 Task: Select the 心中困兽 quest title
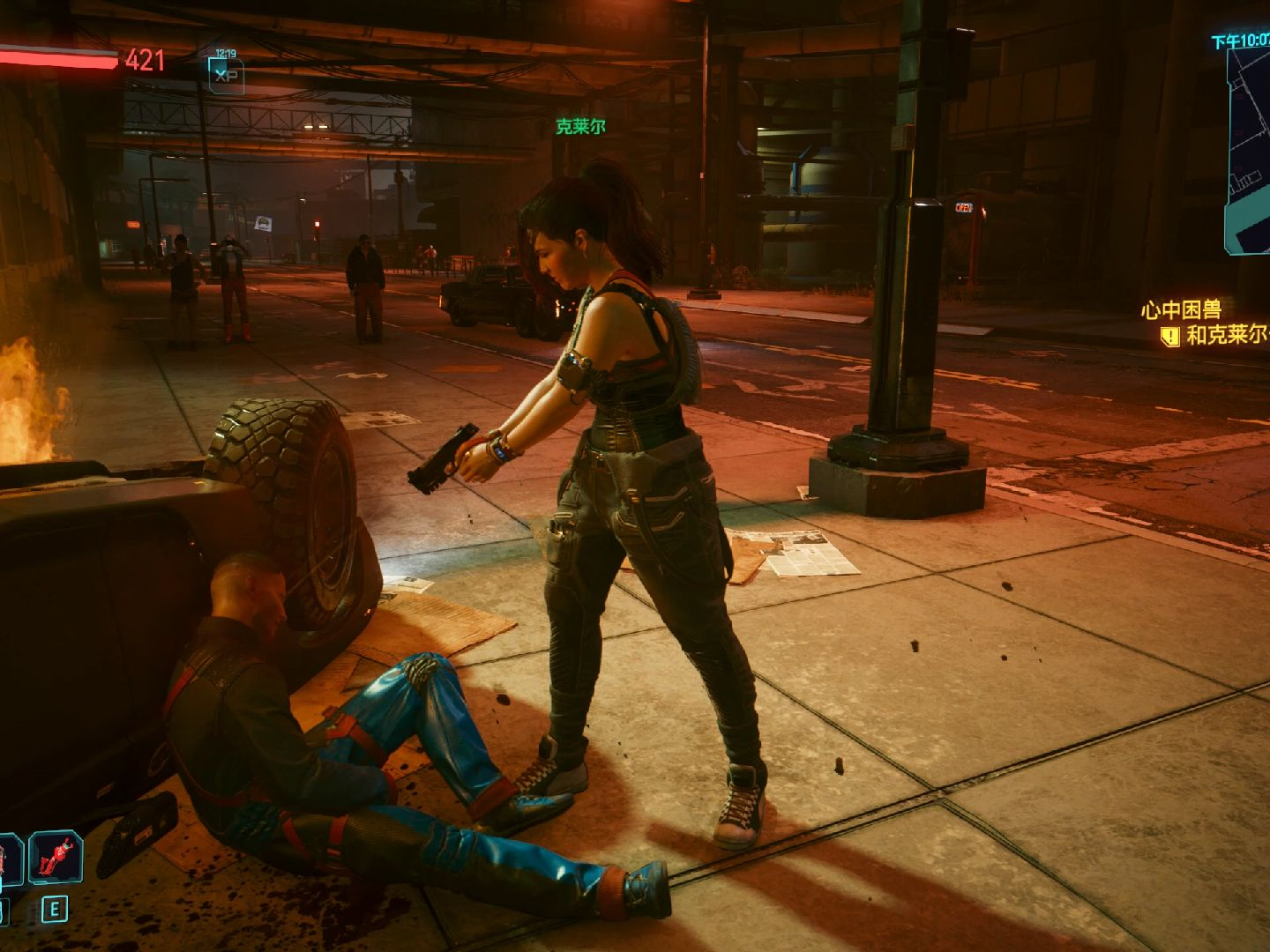1181,309
